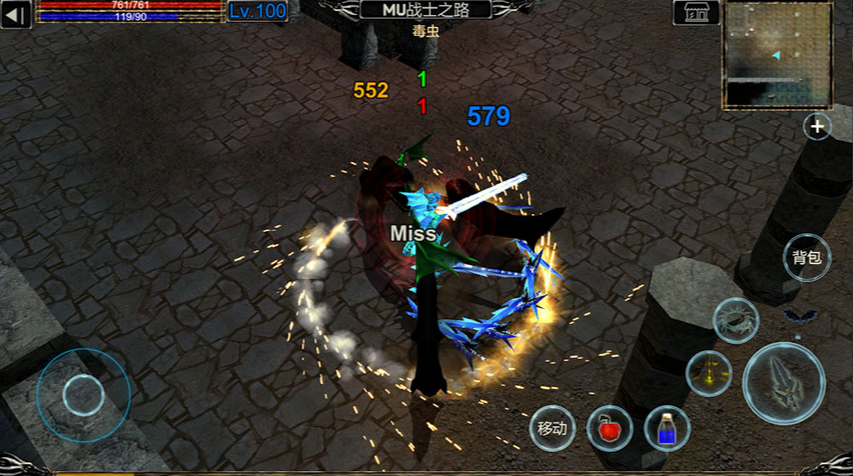This screenshot has width=853, height=476.
Task: Tap the round plus button below the minimap
Action: click(818, 127)
